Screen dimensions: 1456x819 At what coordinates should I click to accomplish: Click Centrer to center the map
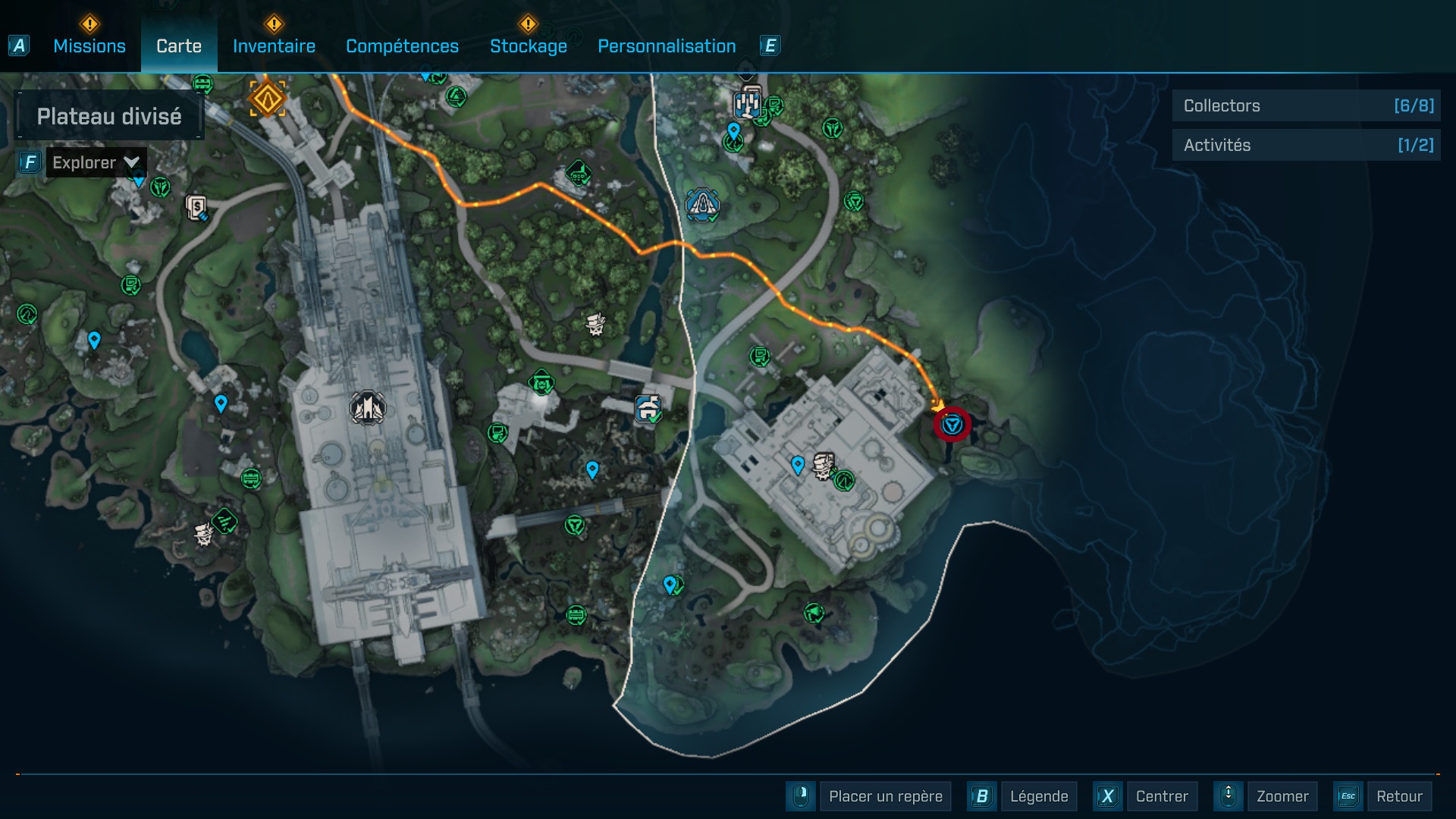(x=1162, y=796)
